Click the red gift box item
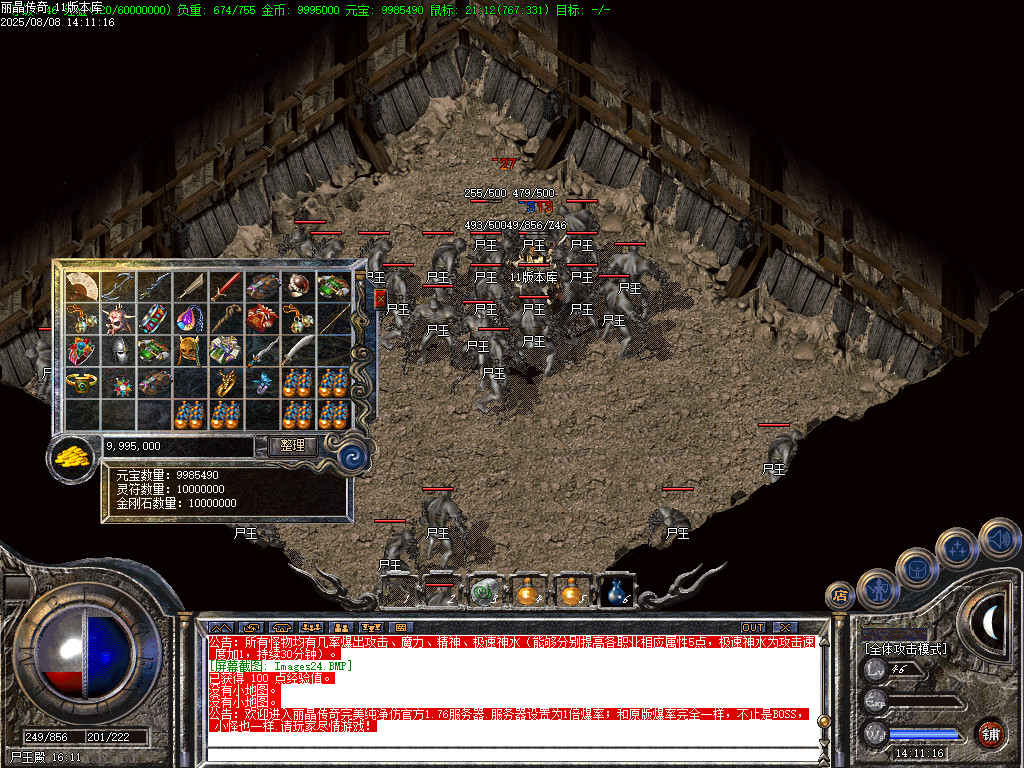Viewport: 1024px width, 768px height. pyautogui.click(x=262, y=319)
